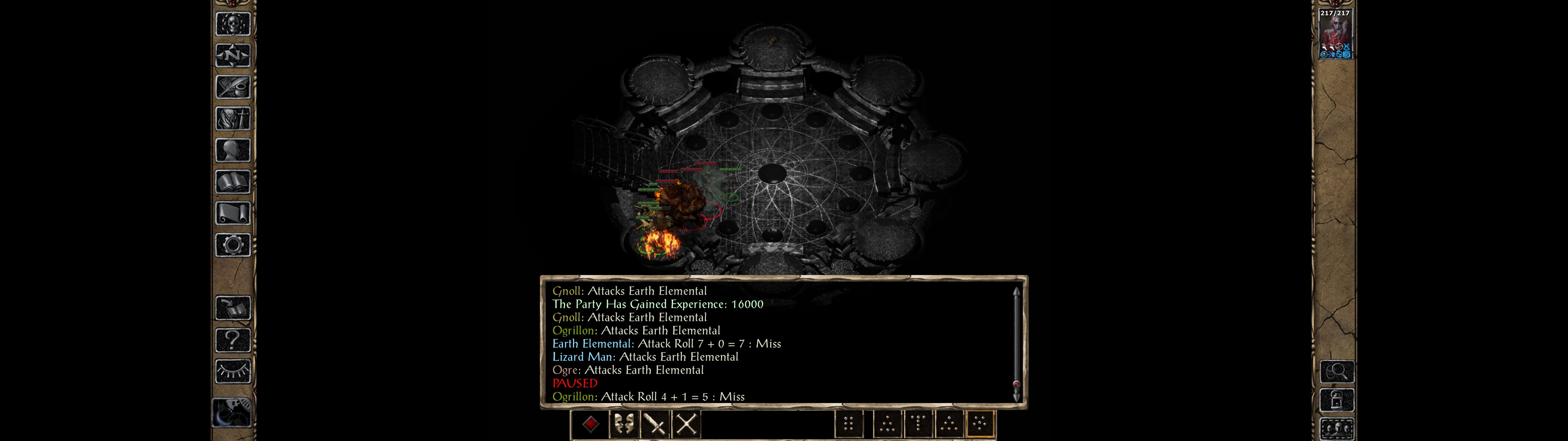This screenshot has width=1568, height=441.
Task: Click the magnifying glass button
Action: (1337, 371)
